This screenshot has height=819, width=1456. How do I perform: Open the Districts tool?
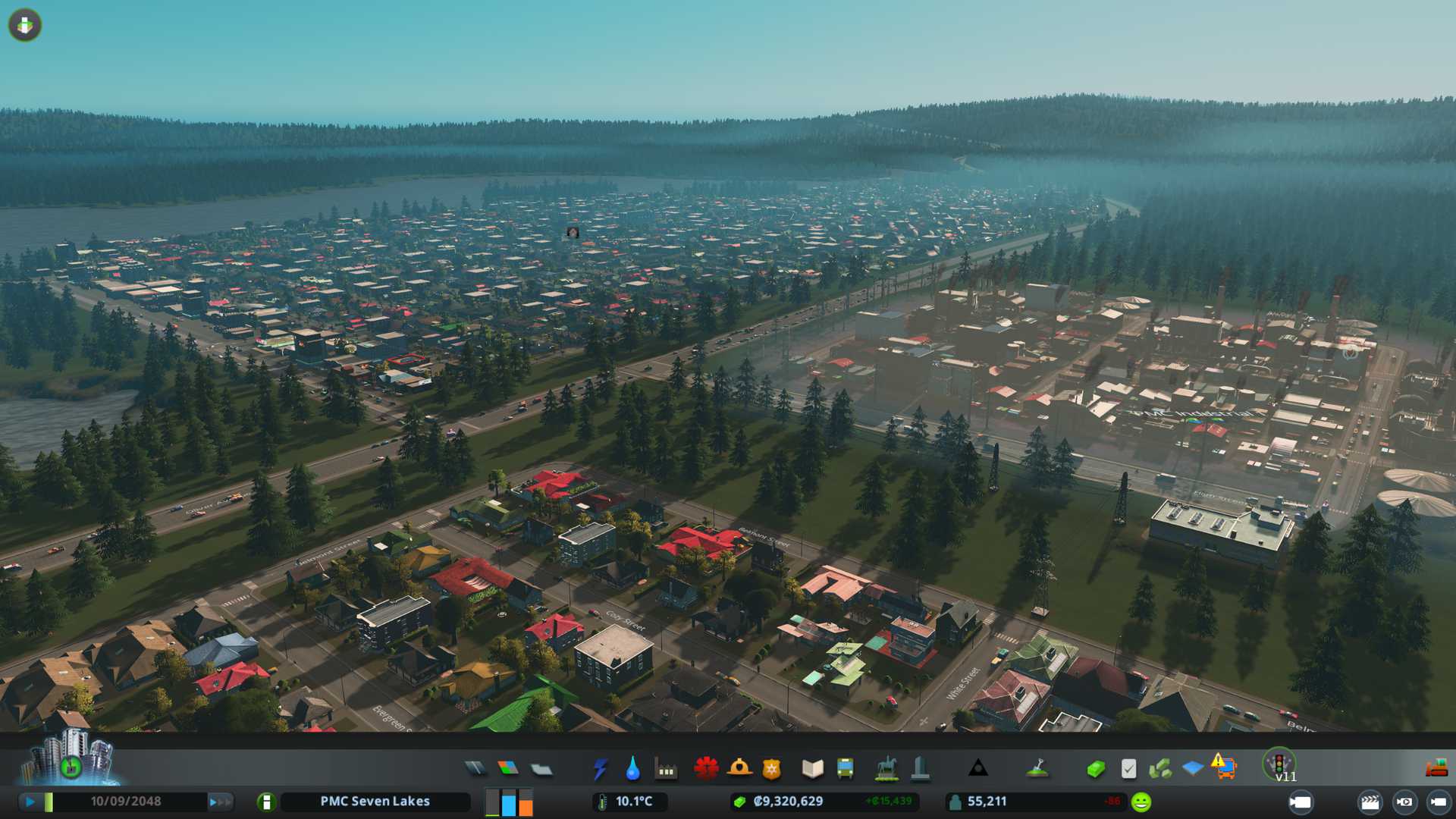pyautogui.click(x=541, y=769)
